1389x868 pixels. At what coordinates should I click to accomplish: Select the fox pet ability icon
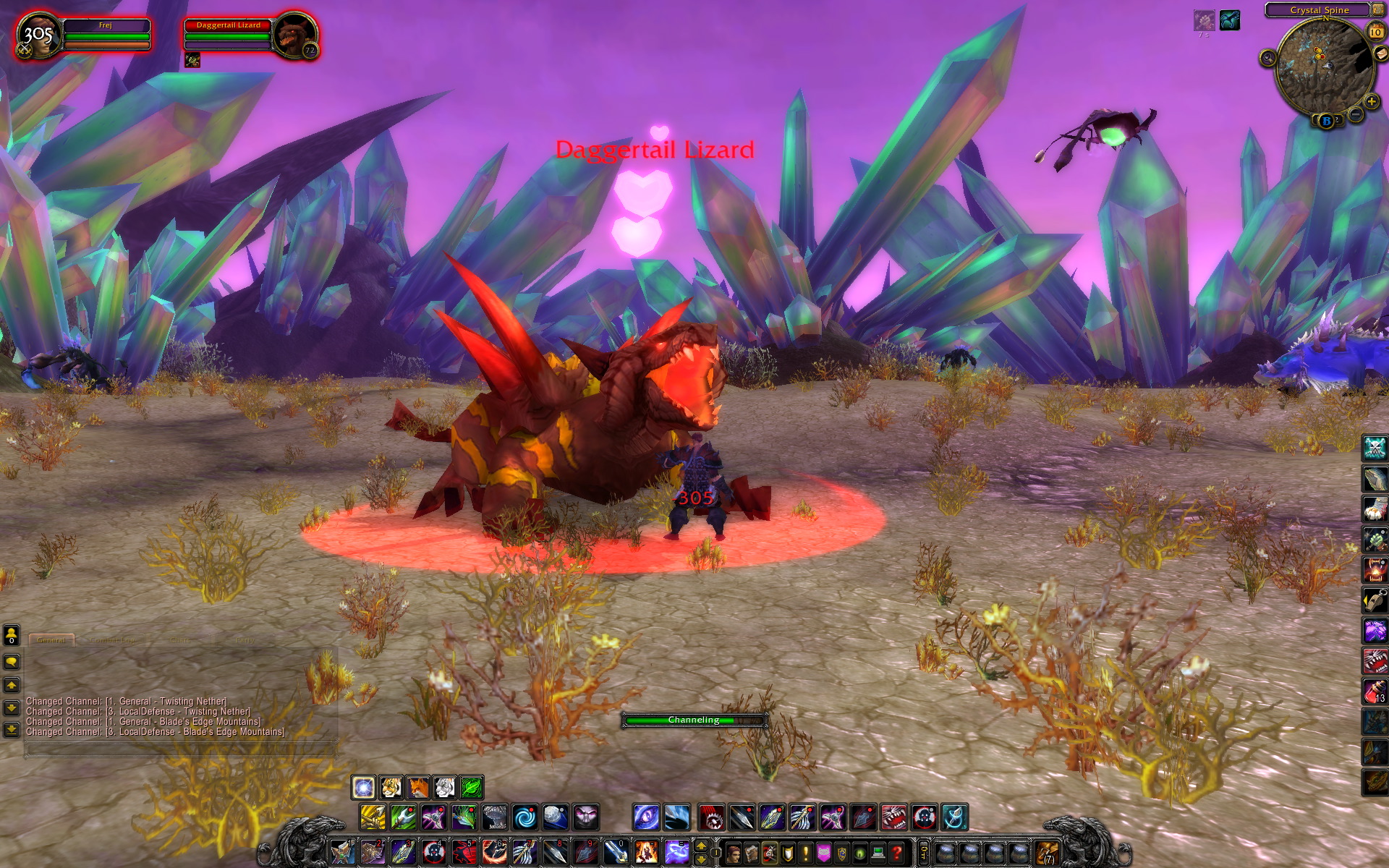[417, 787]
